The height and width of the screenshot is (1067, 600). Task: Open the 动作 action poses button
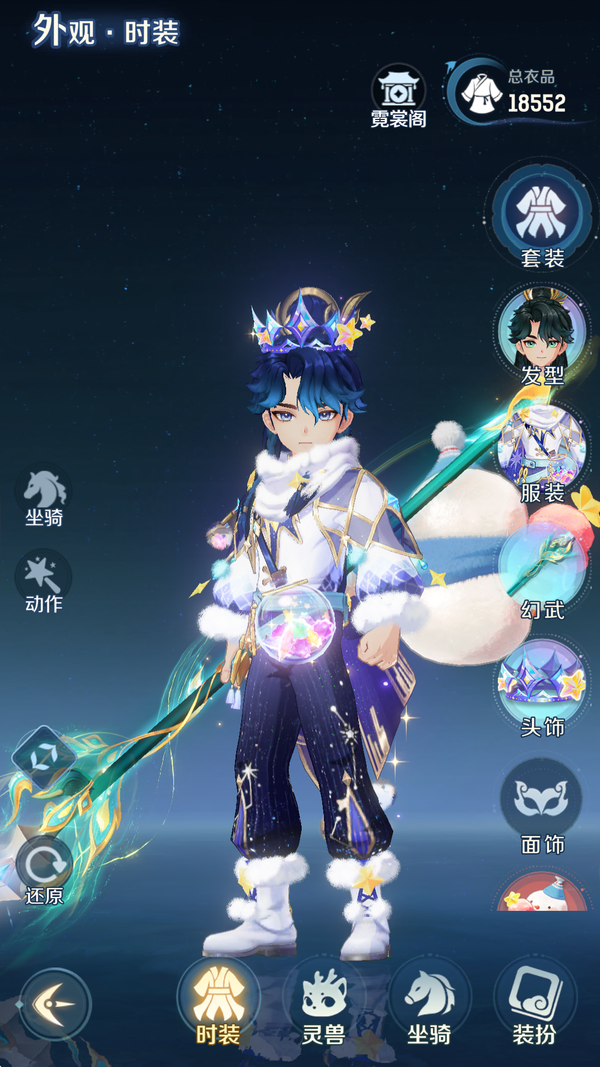tap(44, 582)
